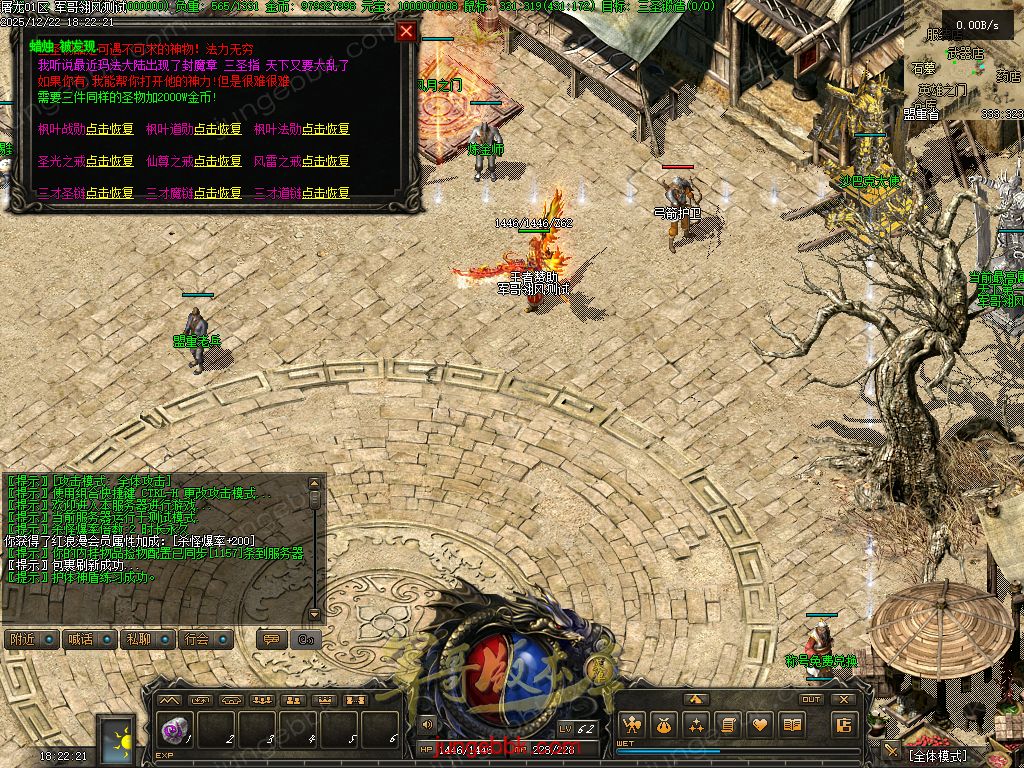The width and height of the screenshot is (1024, 768).
Task: Click 点击恢复 next to 三才圣链
Action: coord(110,192)
